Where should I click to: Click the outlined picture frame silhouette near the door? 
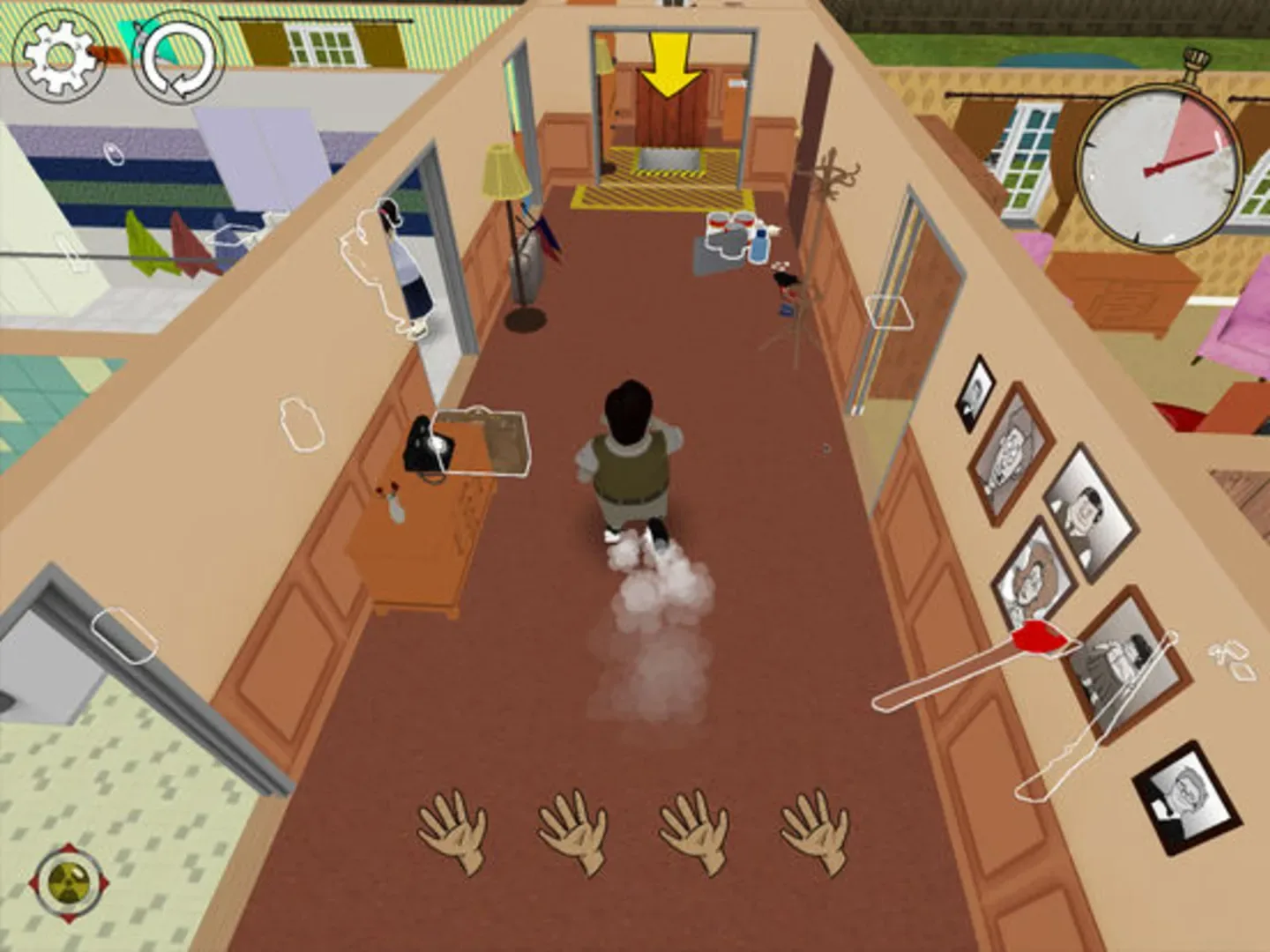tap(891, 313)
